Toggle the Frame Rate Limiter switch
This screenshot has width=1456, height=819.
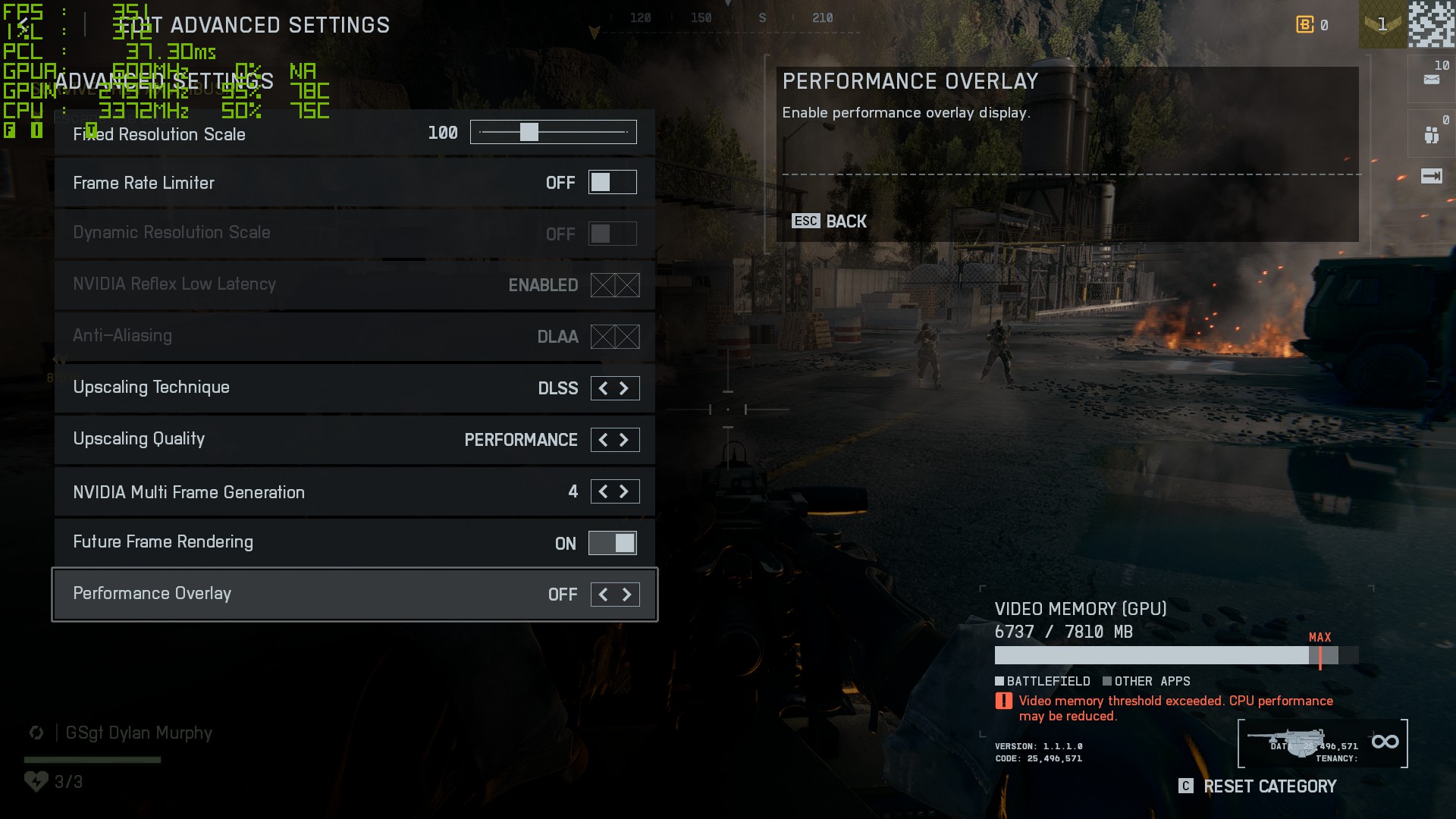coord(612,183)
